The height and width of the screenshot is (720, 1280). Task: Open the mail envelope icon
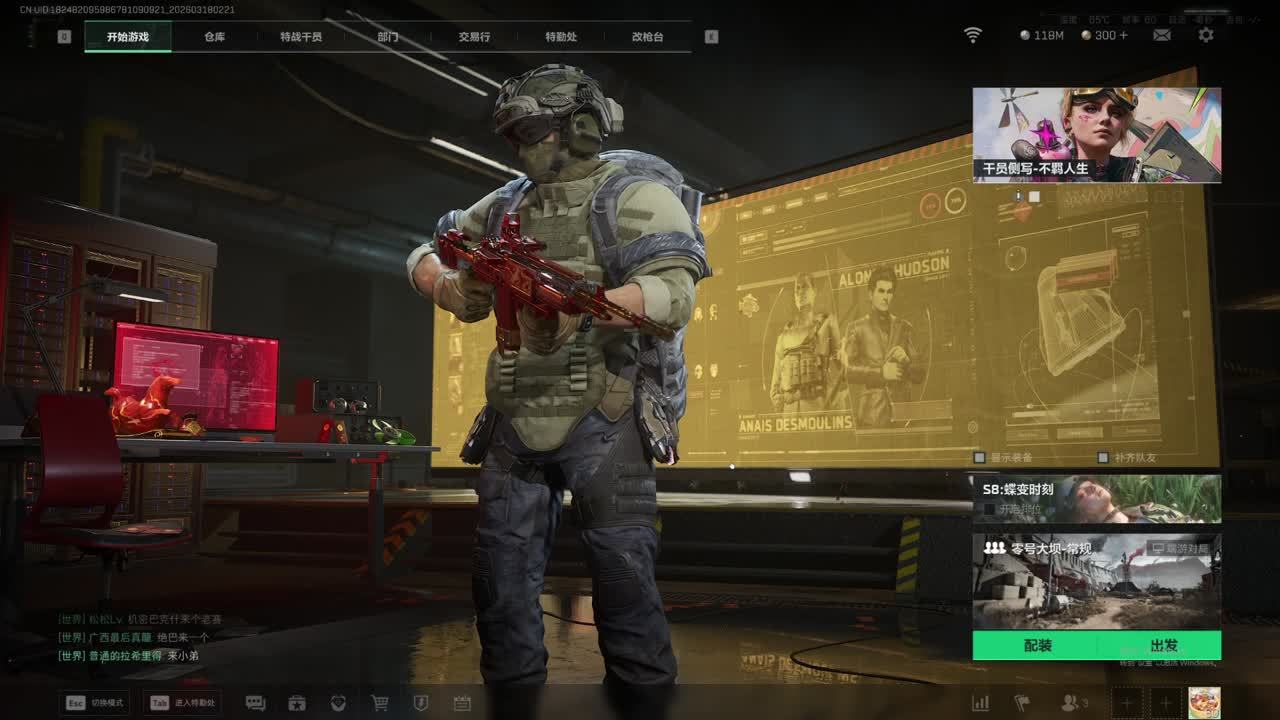click(x=1162, y=35)
